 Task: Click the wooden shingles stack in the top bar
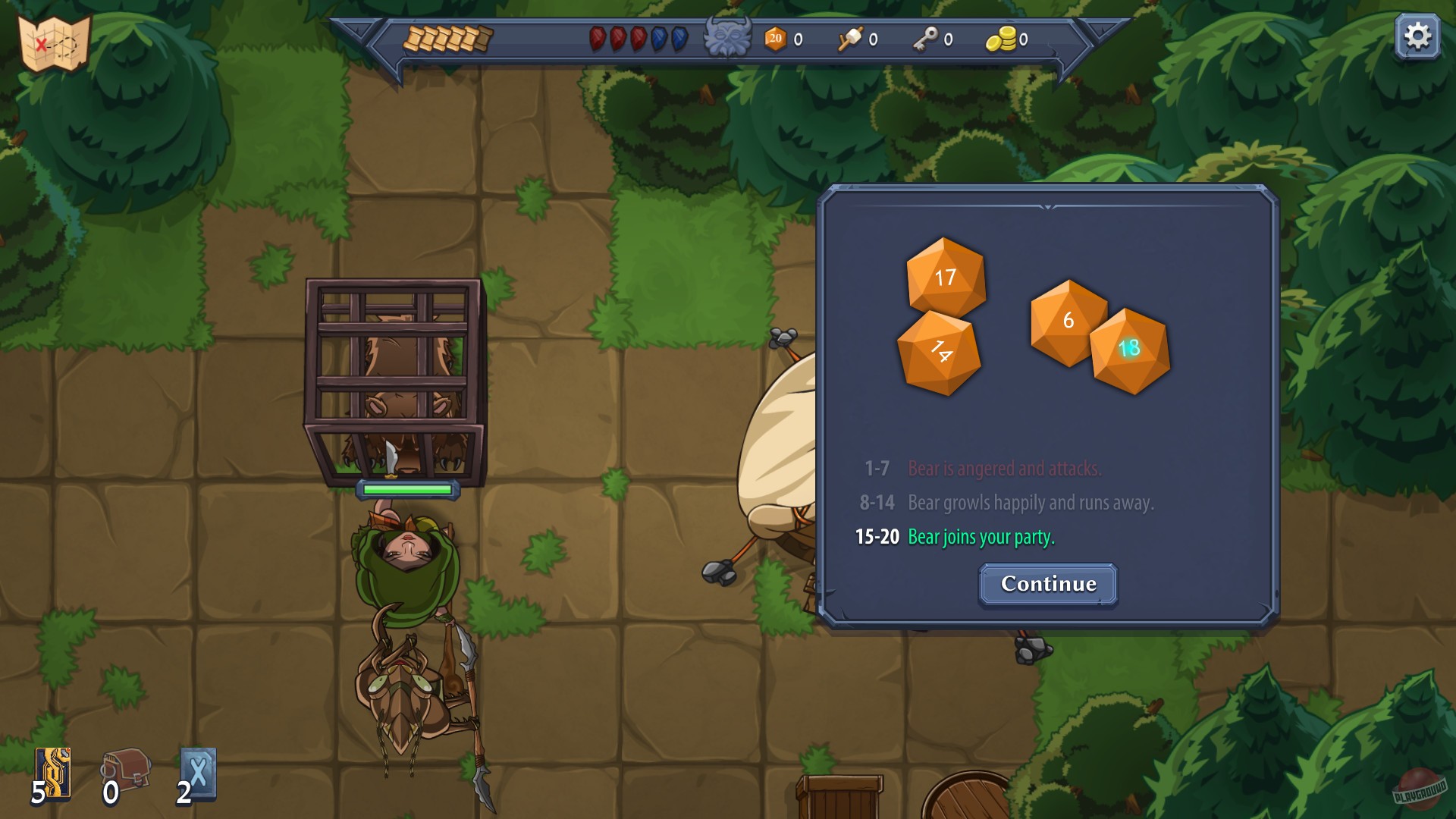[x=447, y=36]
